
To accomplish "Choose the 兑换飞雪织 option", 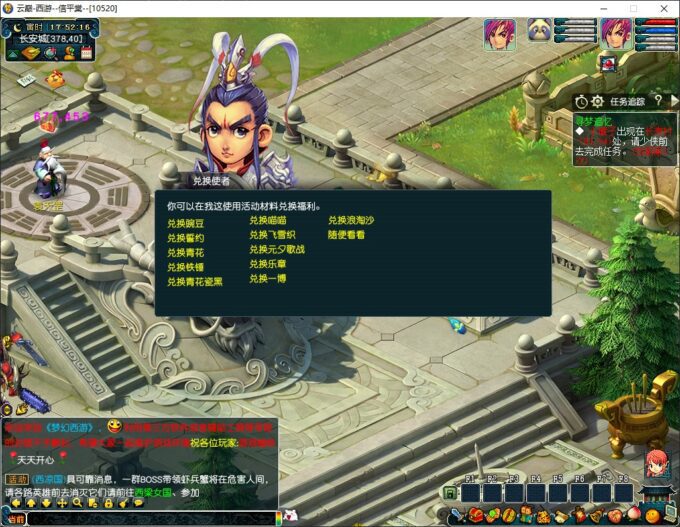I will (x=271, y=235).
